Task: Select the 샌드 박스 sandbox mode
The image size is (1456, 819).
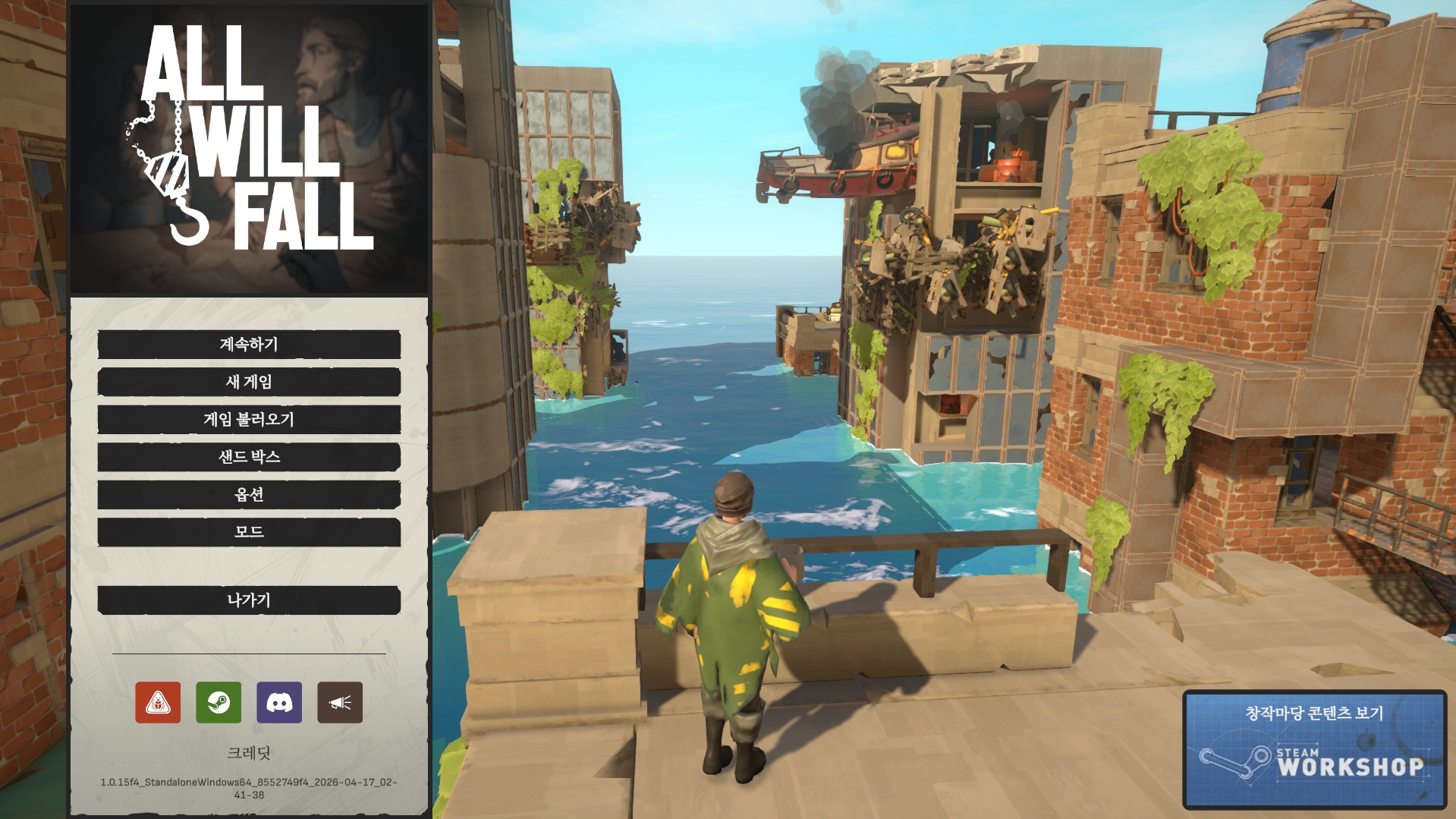Action: coord(249,457)
